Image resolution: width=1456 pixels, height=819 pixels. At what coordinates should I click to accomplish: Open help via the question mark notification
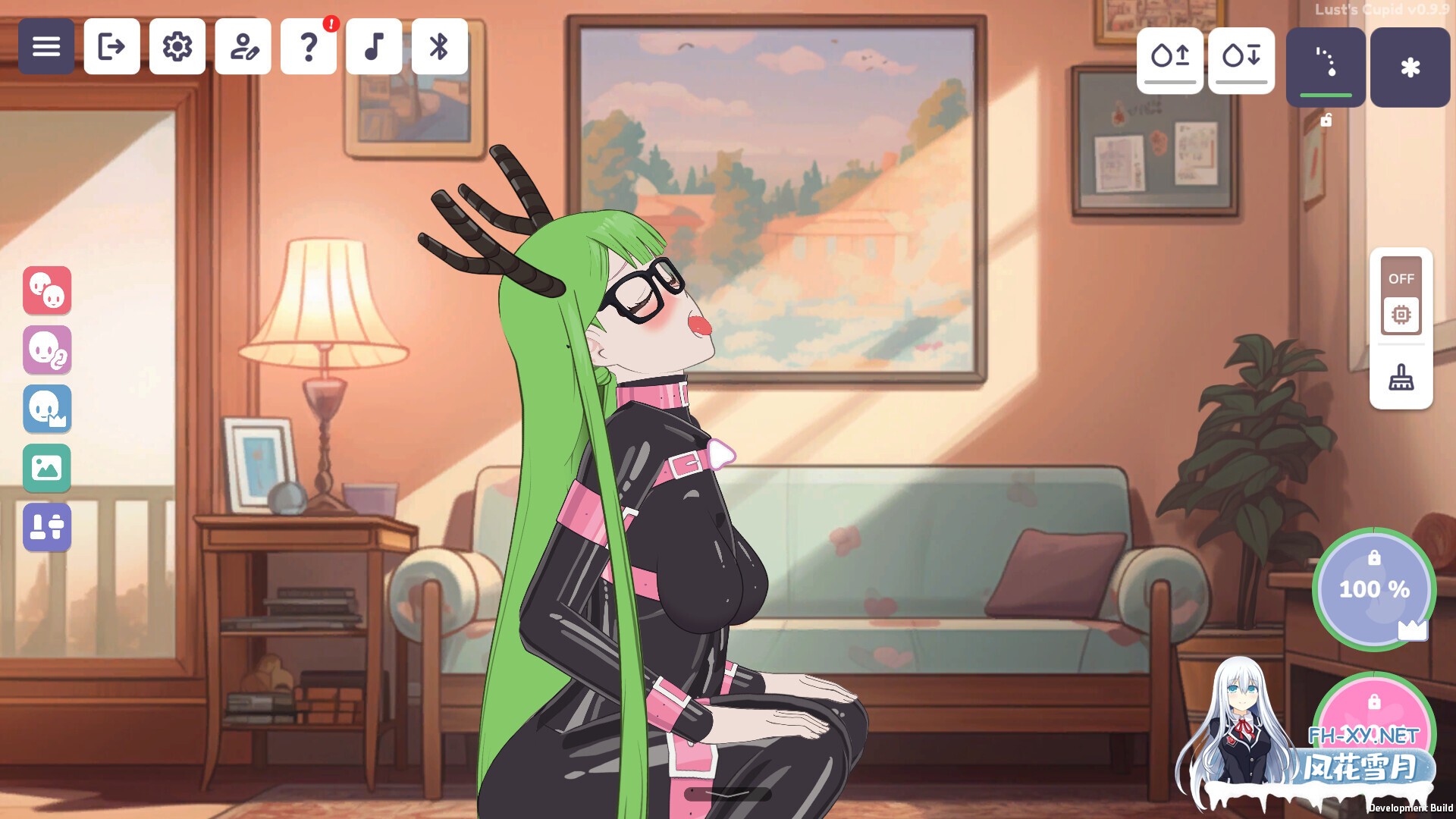click(309, 47)
